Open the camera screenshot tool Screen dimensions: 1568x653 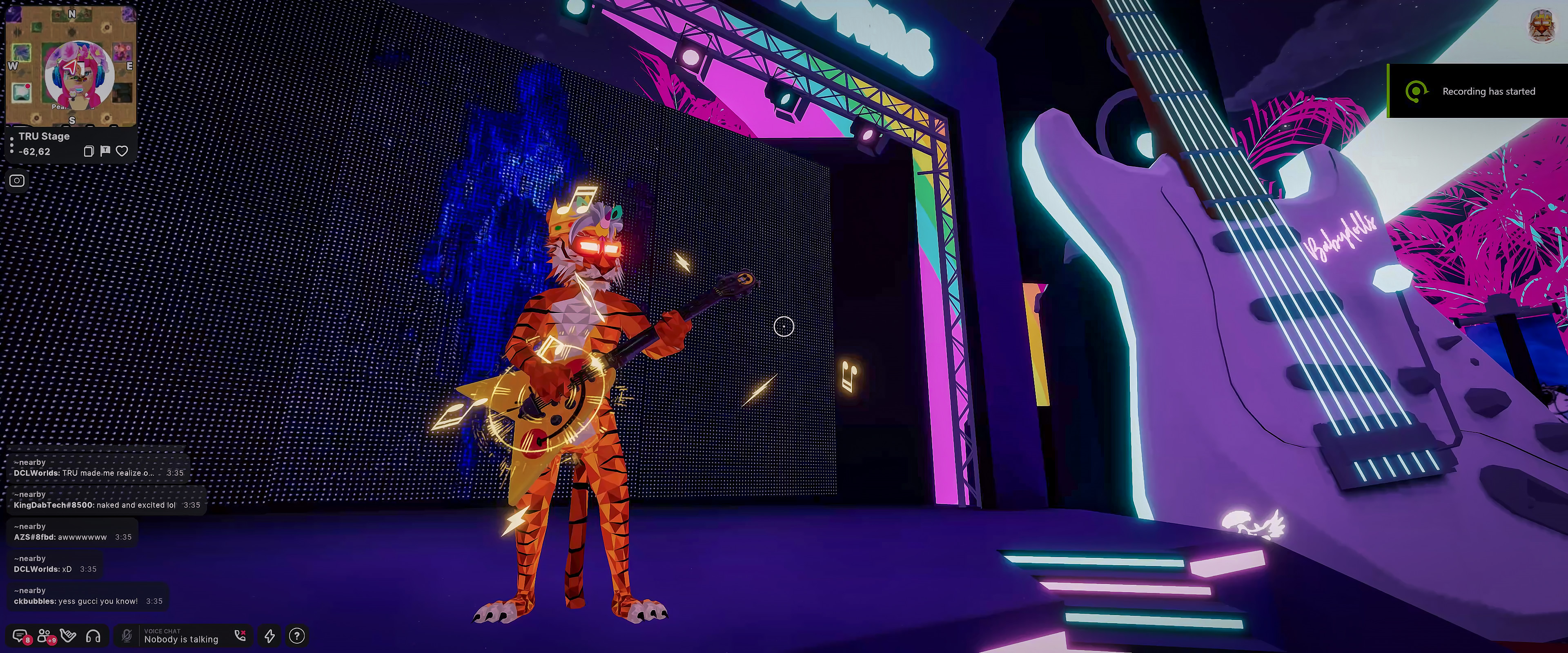pos(17,181)
